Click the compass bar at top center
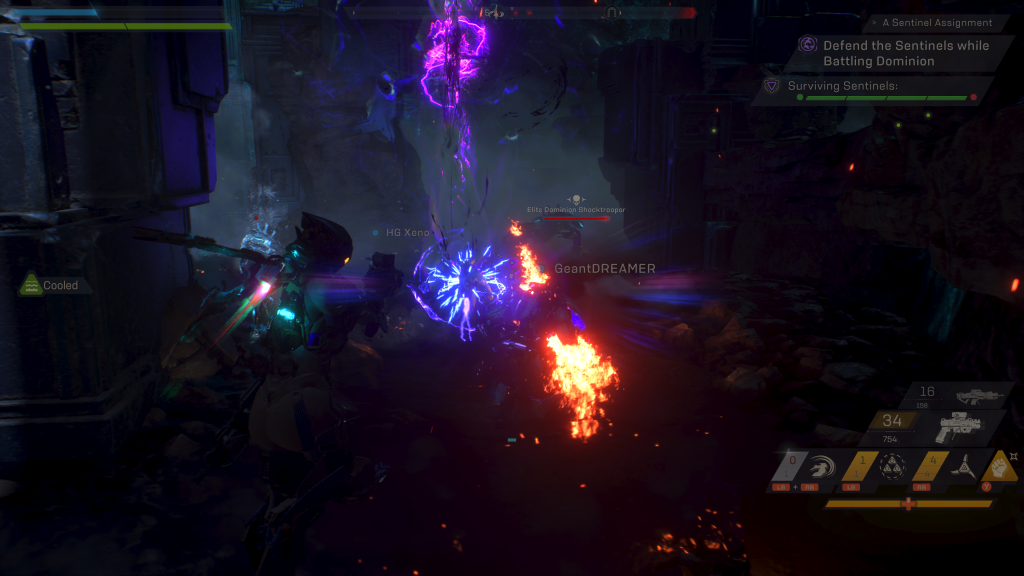This screenshot has width=1024, height=576. [x=518, y=12]
